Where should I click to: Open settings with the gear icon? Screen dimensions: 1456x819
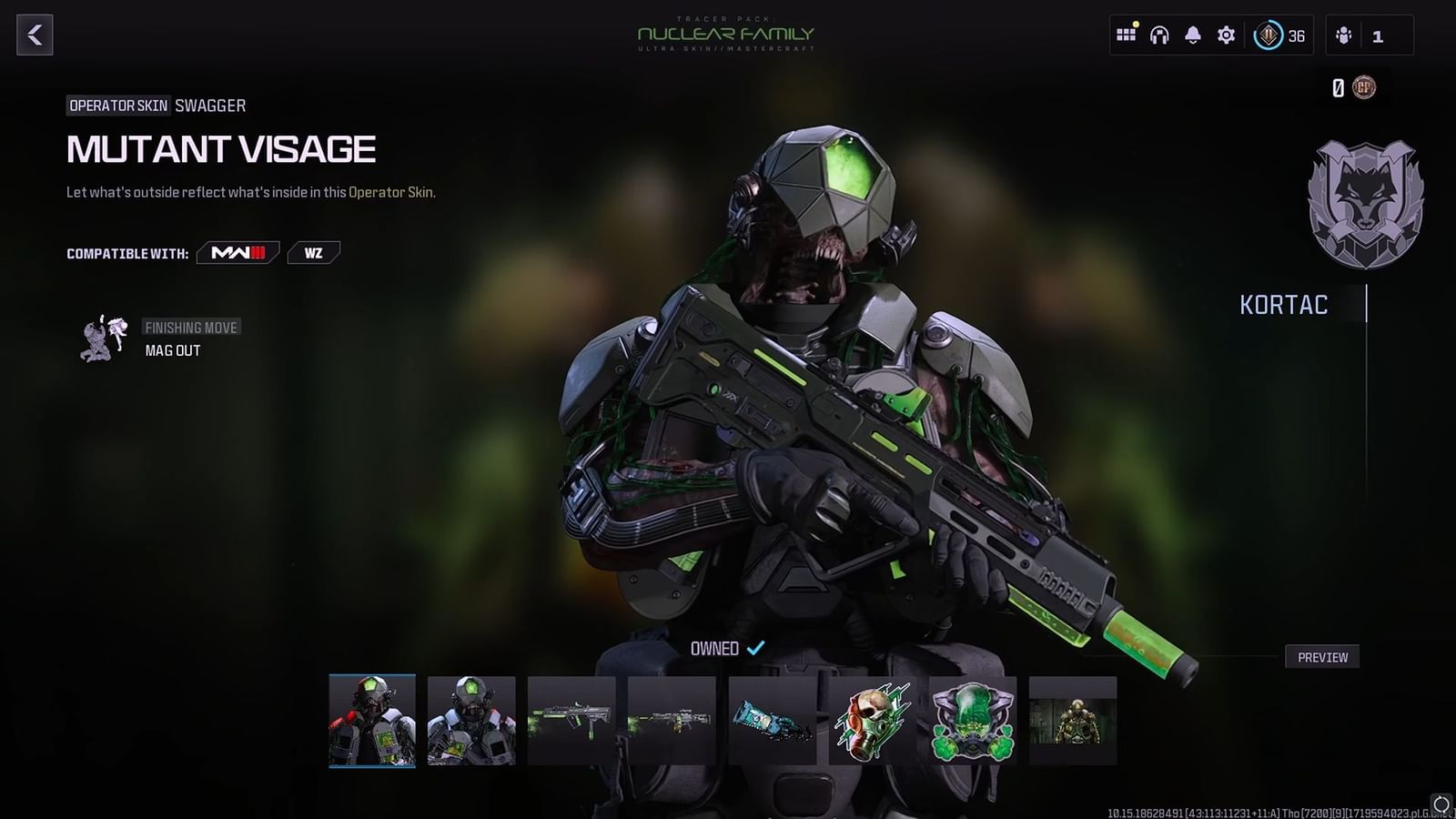(x=1226, y=35)
